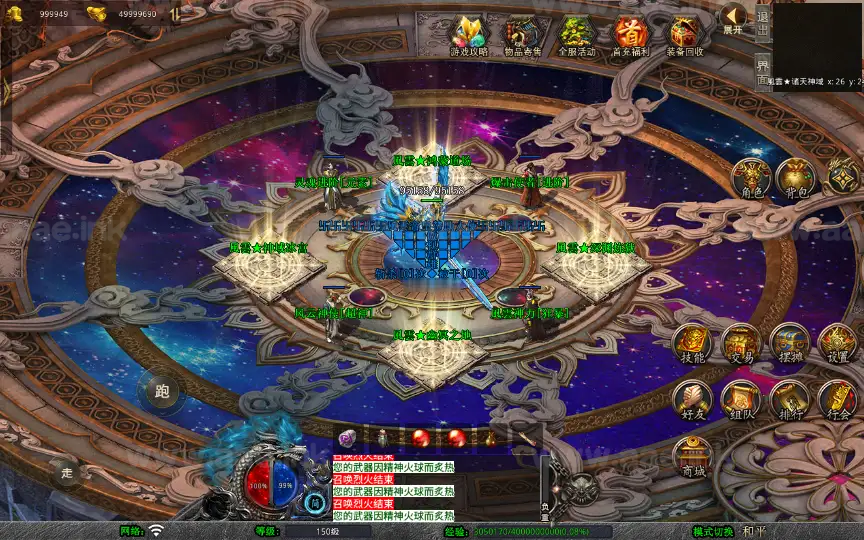864x540 pixels.
Task: Open the 物品寄售 item consignment icon
Action: pos(521,34)
